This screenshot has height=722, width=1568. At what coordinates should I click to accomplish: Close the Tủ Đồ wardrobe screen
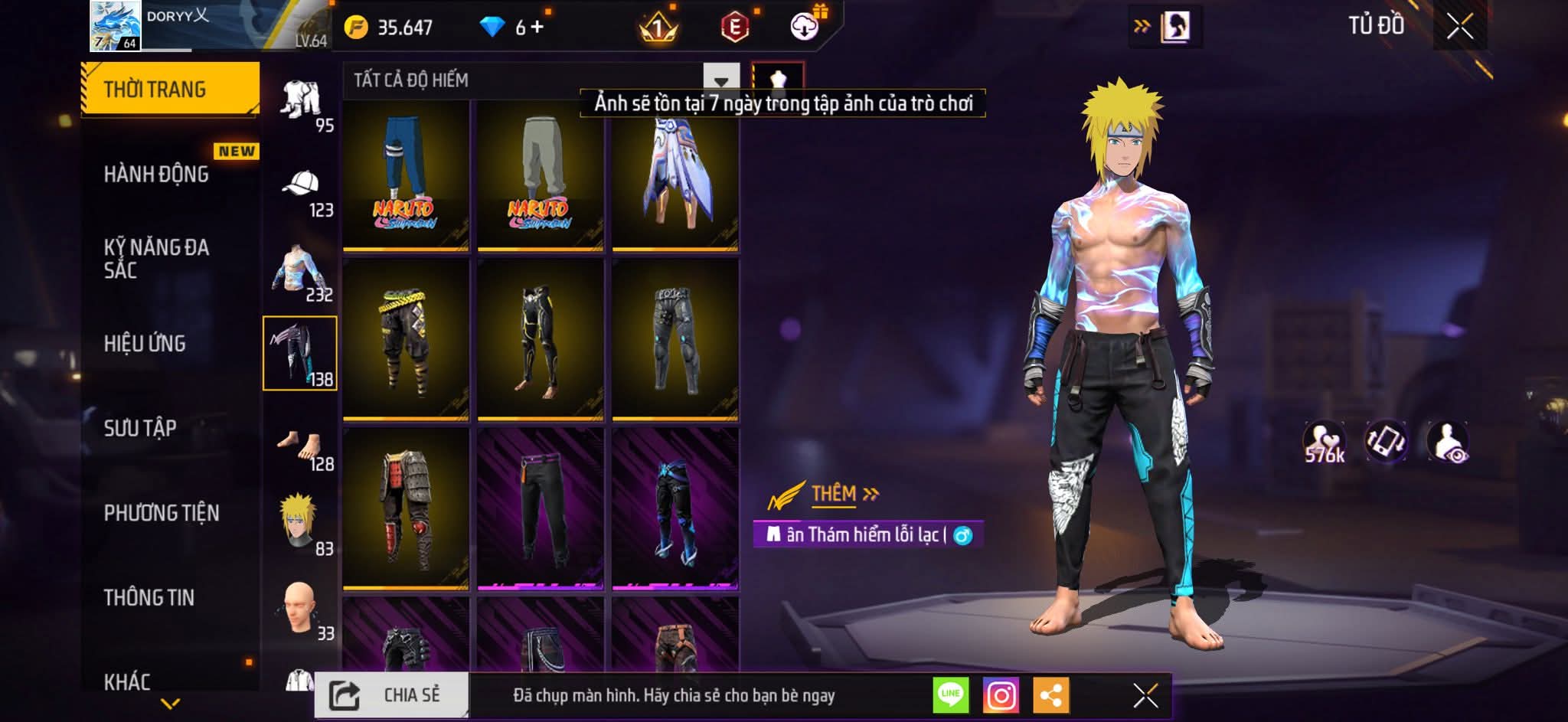coord(1459,27)
